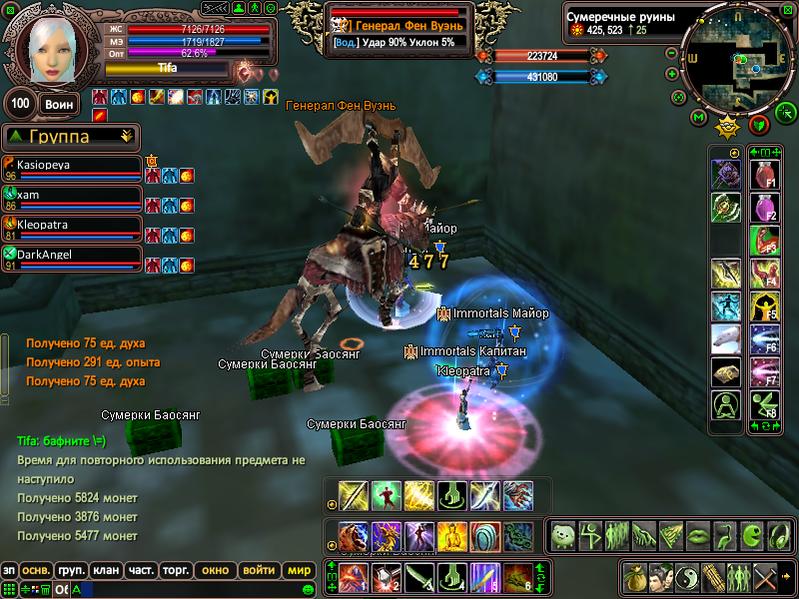The image size is (799, 599).
Task: Switch to the "мир" world chat tab
Action: click(298, 570)
